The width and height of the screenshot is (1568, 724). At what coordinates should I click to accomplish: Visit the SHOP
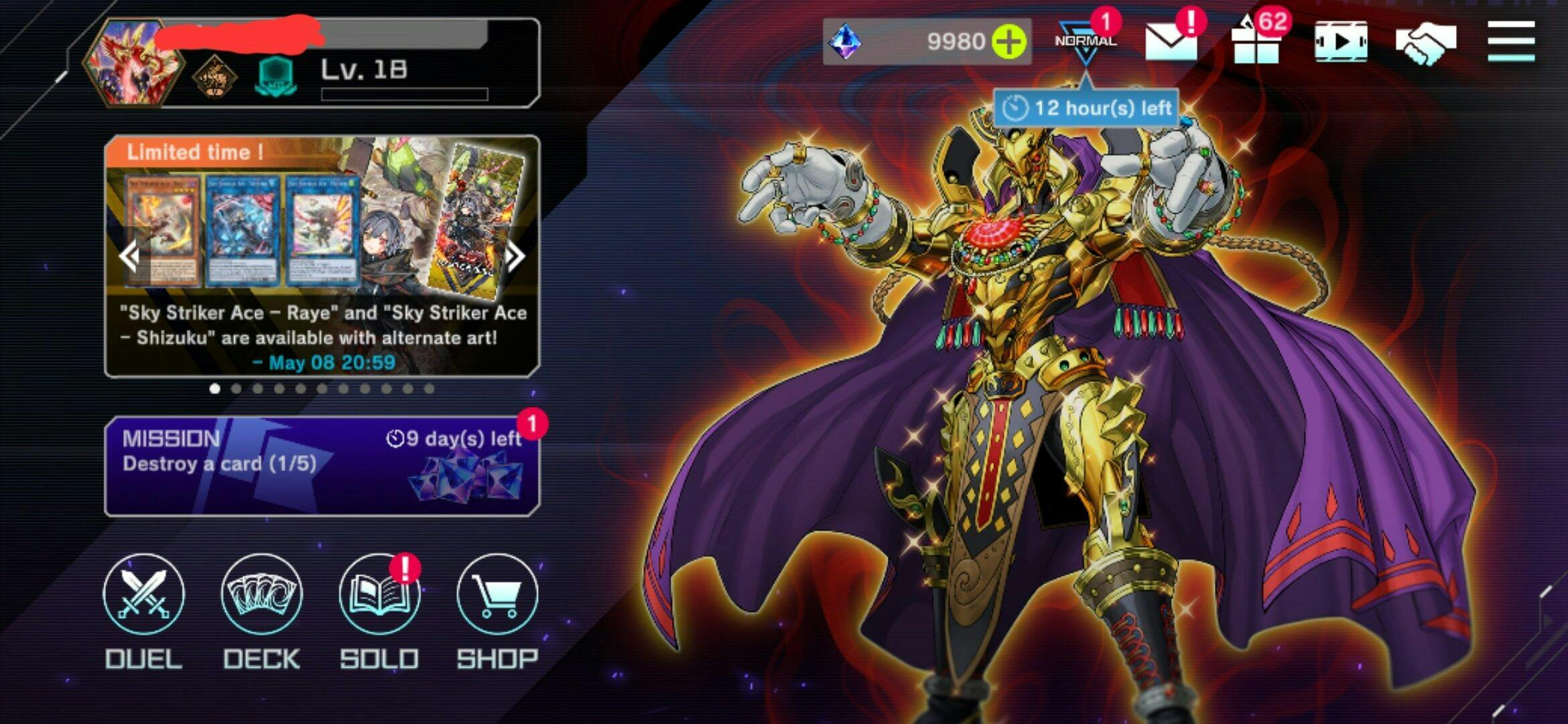tap(497, 595)
